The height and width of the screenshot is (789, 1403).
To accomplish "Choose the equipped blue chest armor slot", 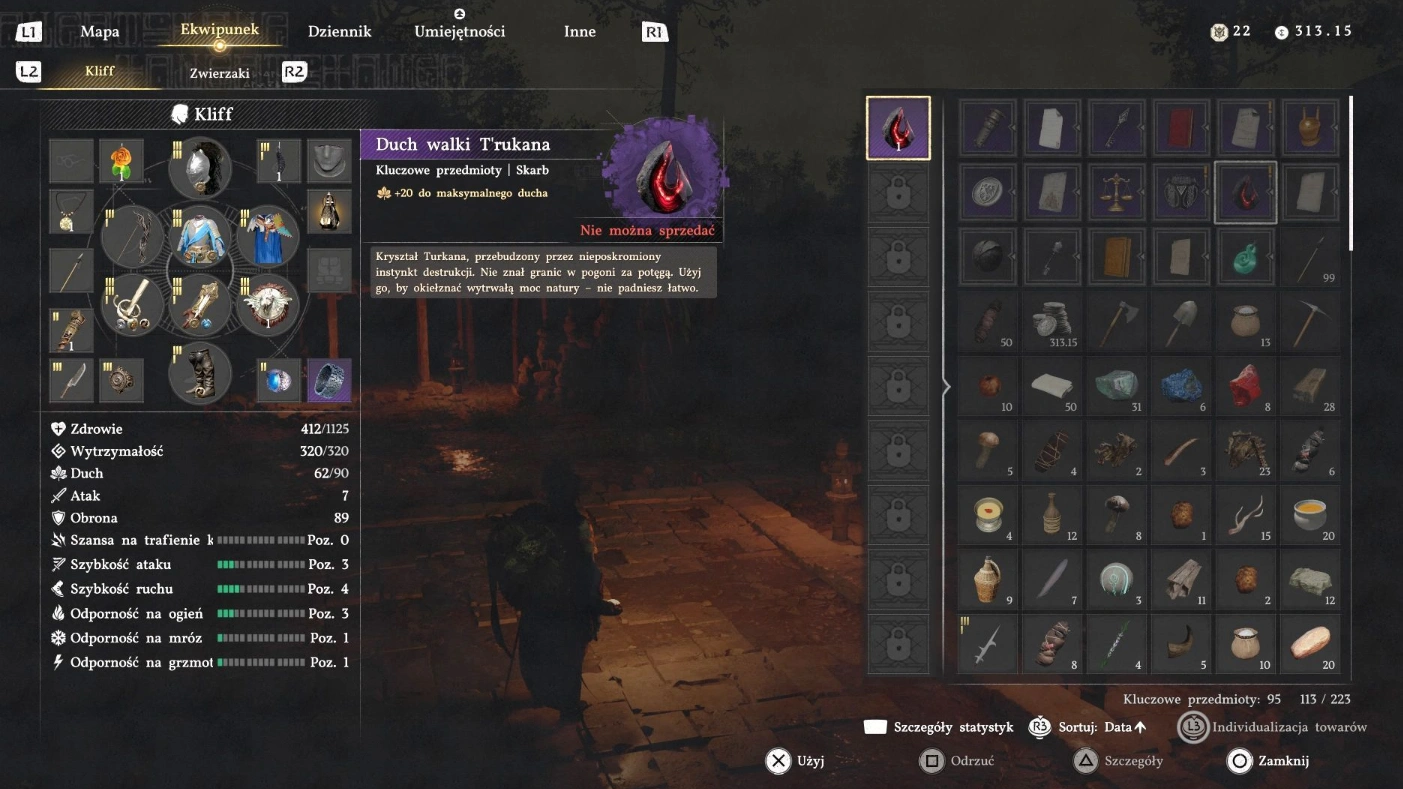I will tap(200, 236).
